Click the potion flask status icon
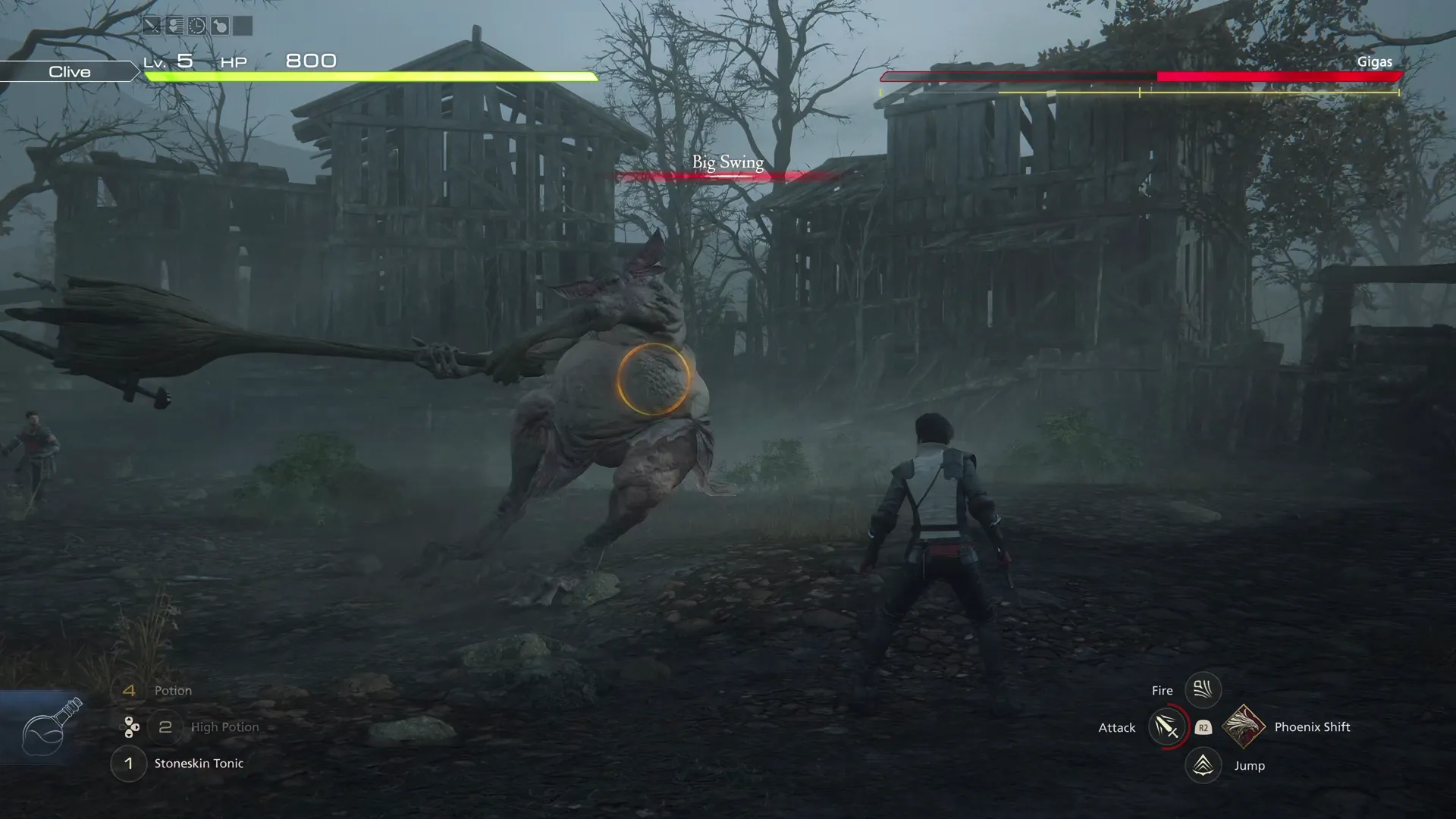This screenshot has height=819, width=1456. pyautogui.click(x=220, y=25)
